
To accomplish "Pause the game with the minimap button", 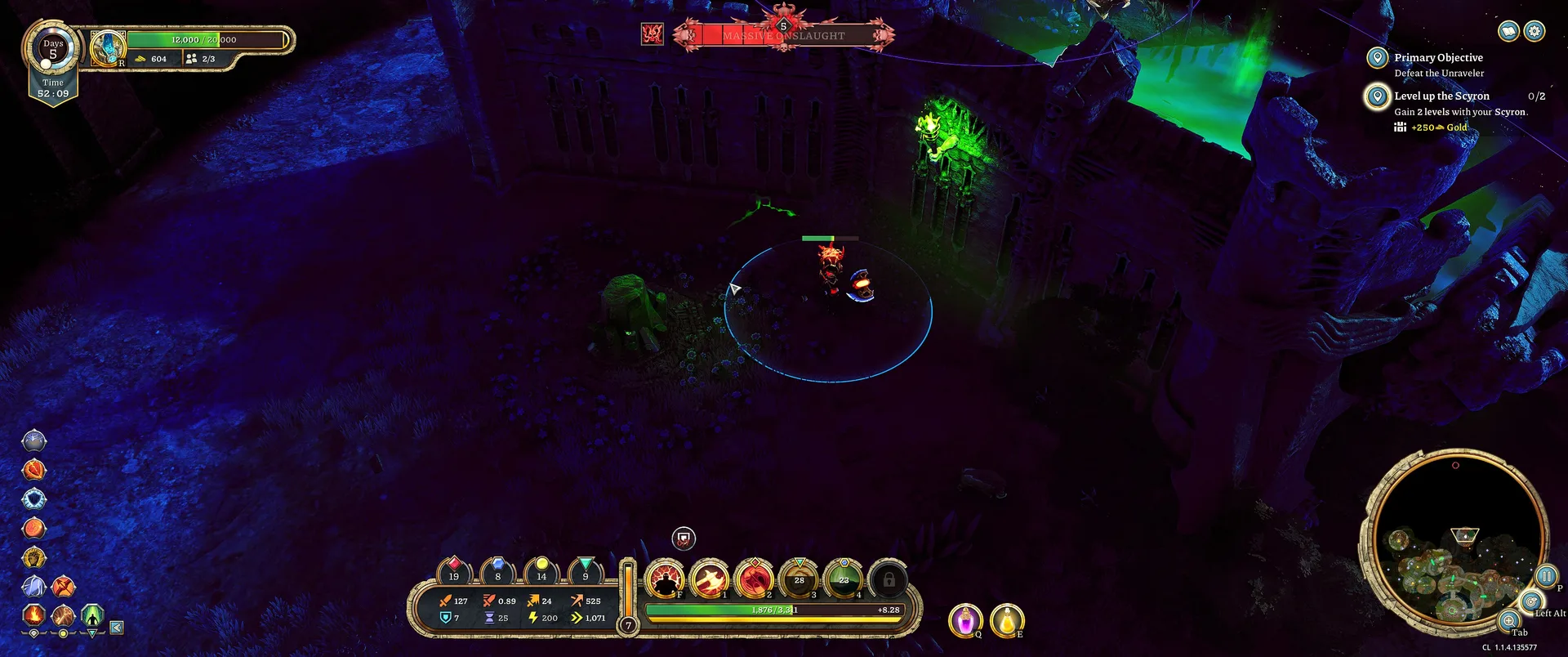I will [1545, 575].
